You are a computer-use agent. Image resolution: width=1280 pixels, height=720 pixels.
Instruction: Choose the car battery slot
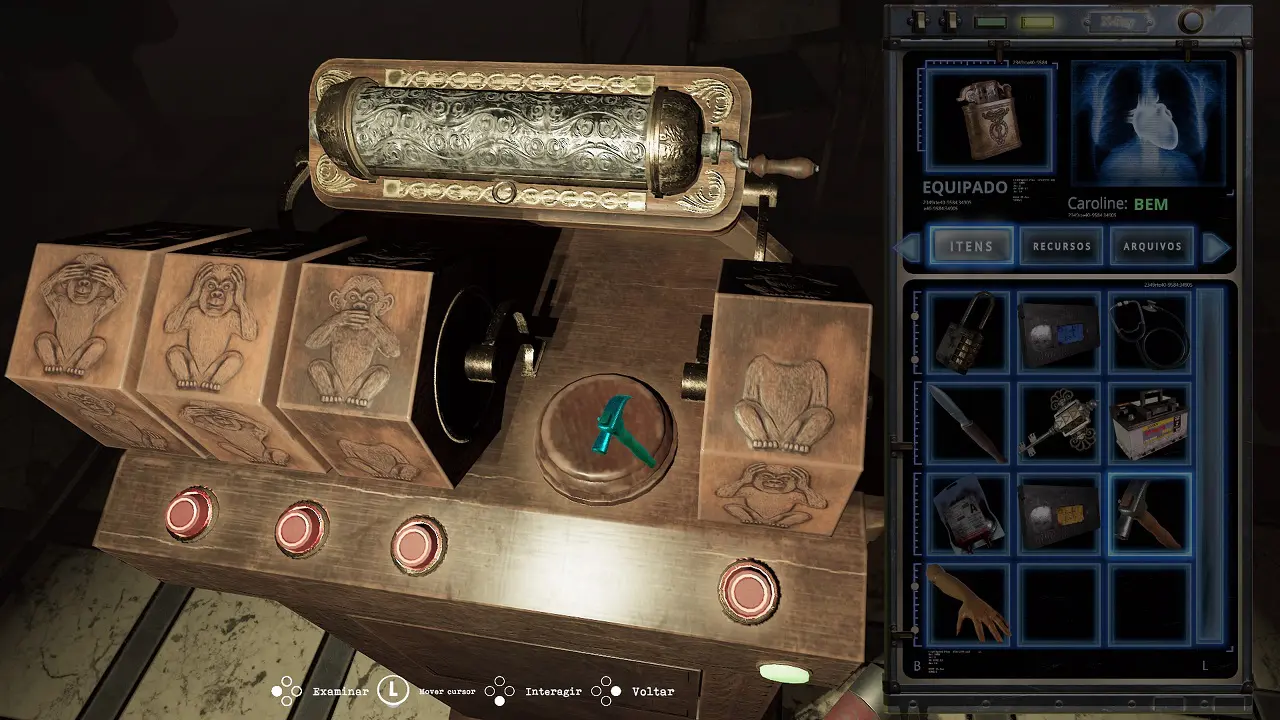pos(1150,423)
